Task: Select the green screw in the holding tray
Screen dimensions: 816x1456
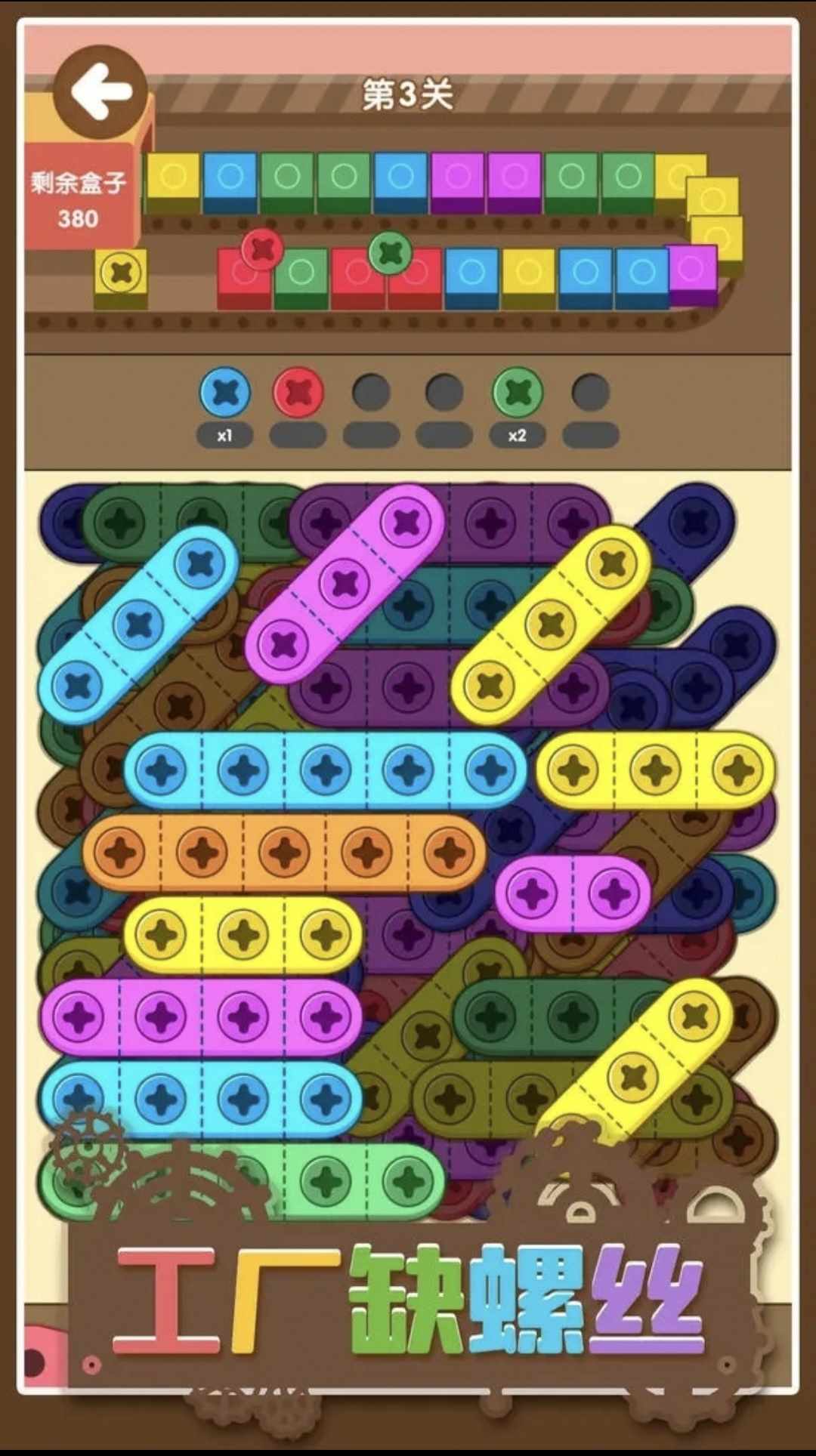Action: 518,393
